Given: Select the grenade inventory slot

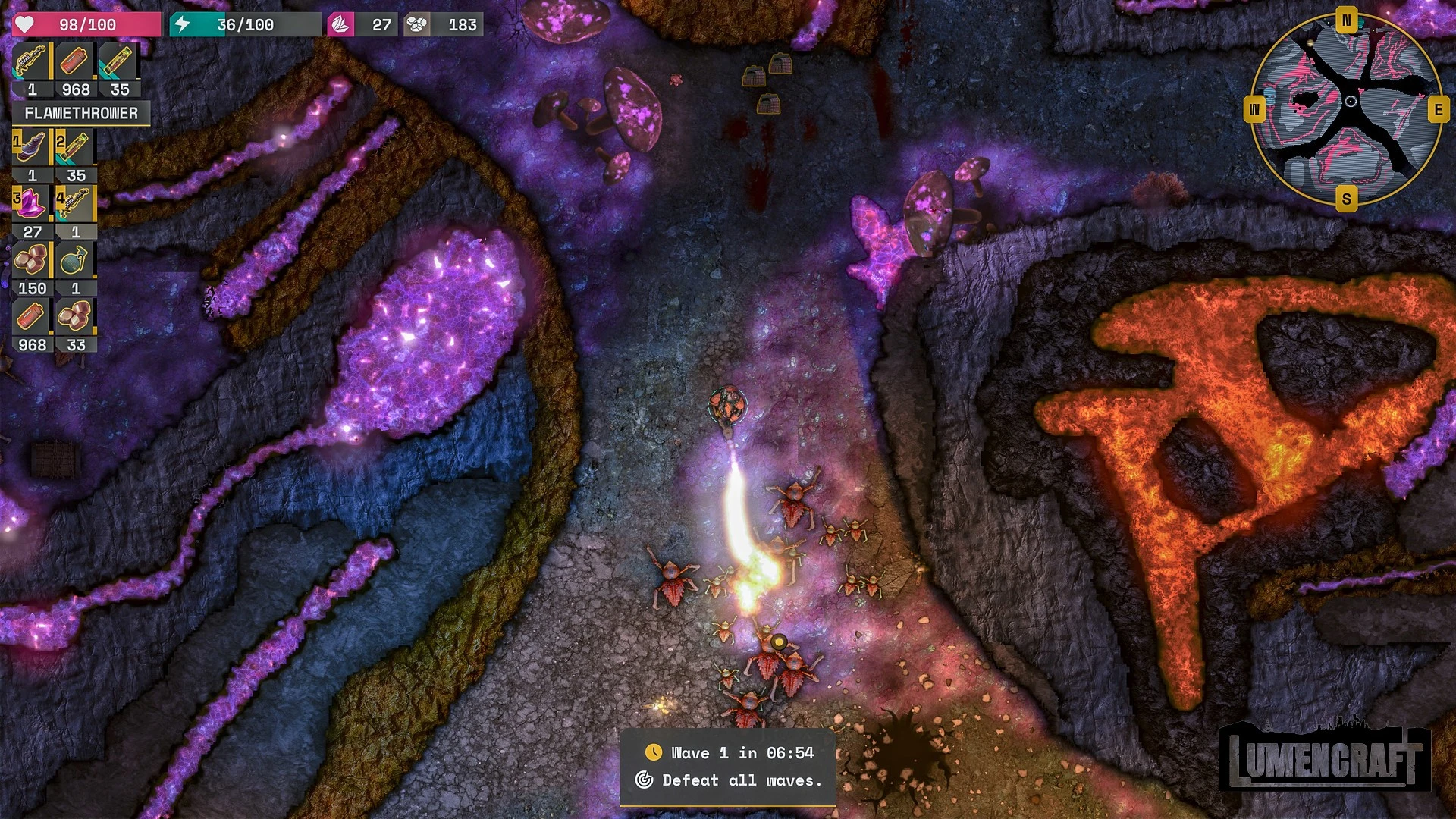Looking at the screenshot, I should [75, 261].
